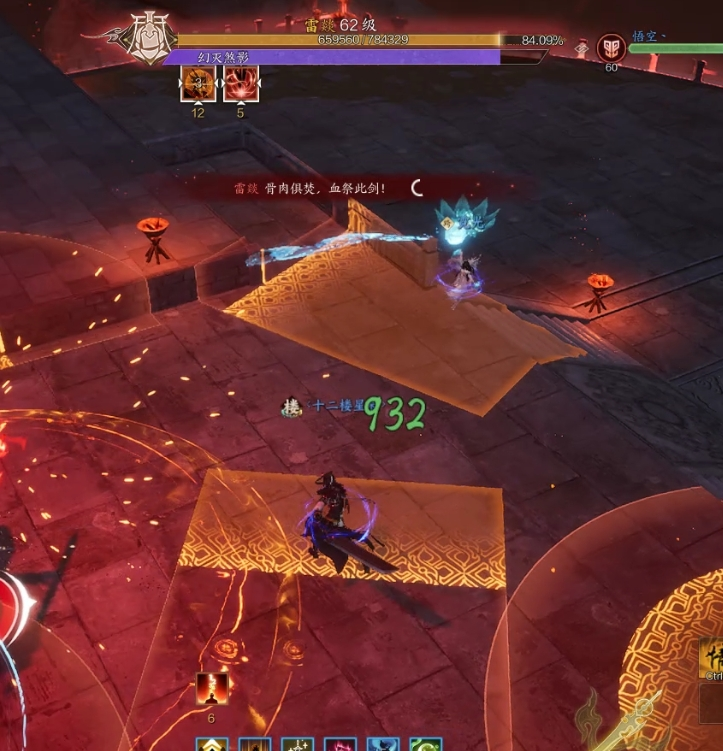The height and width of the screenshot is (751, 723).
Task: Select the red mask portrait beside 悟空
Action: click(x=611, y=47)
